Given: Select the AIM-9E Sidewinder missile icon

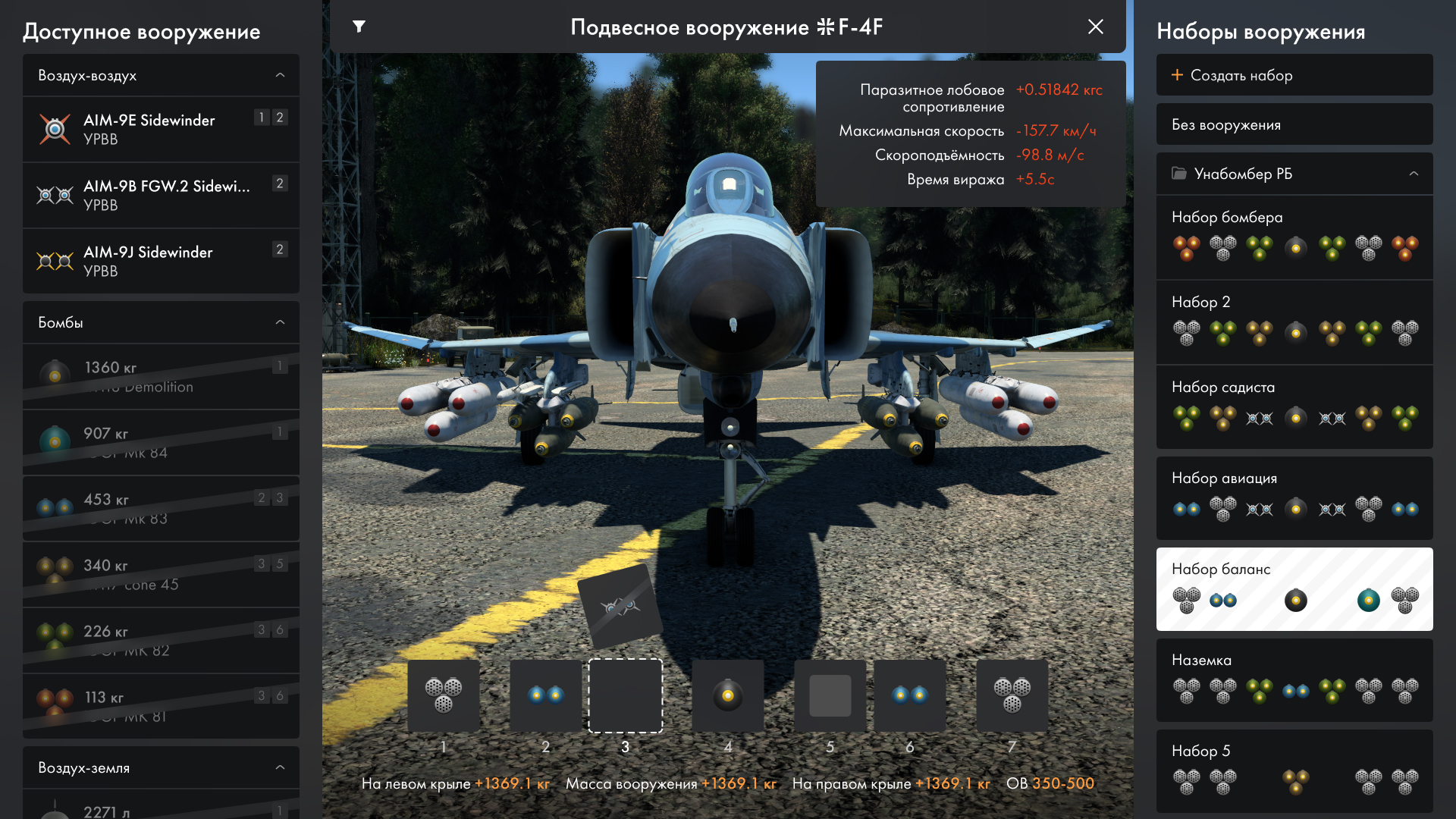Looking at the screenshot, I should coord(55,129).
